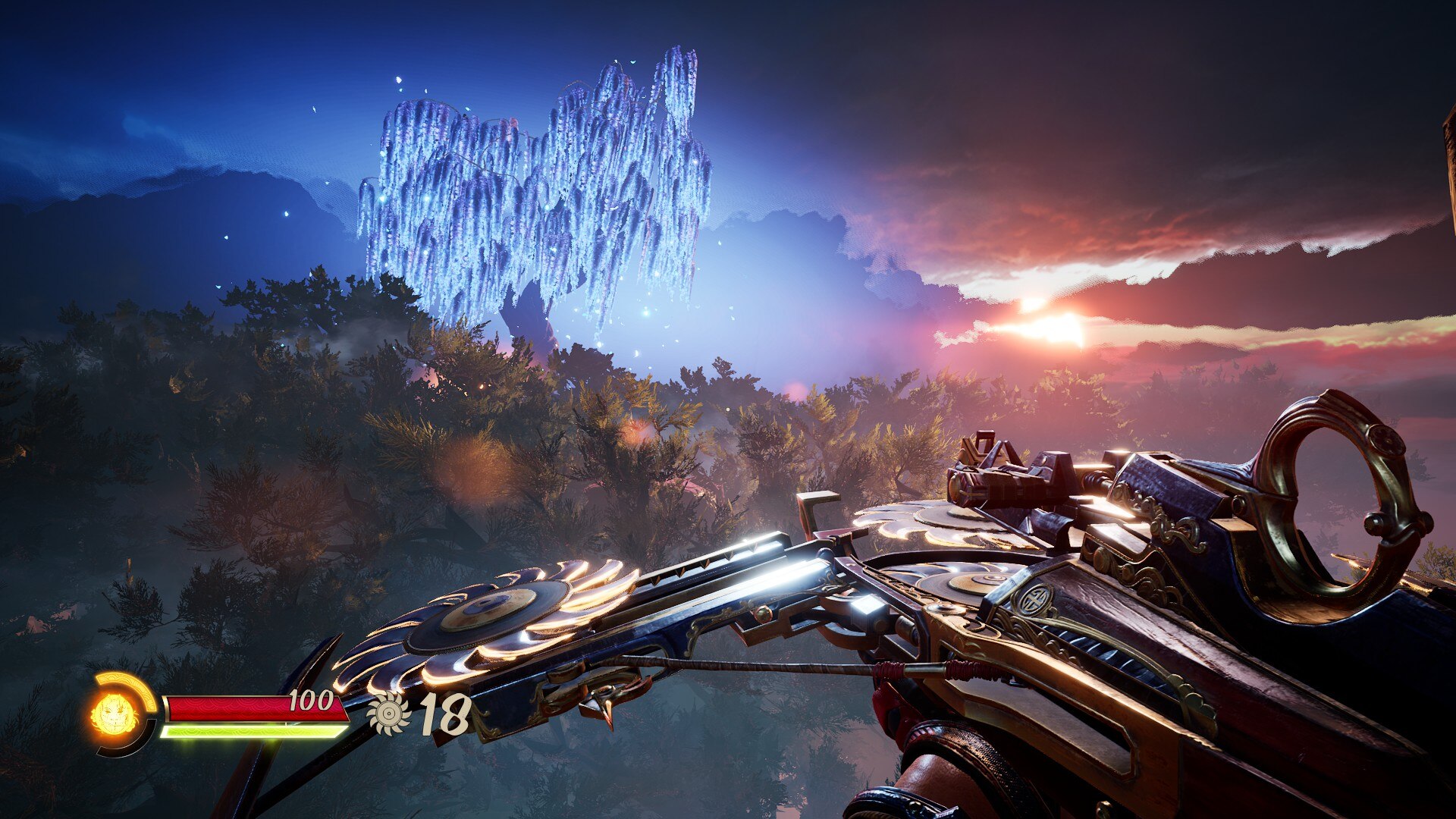Select the sawblade ammo icon
Screen dimensions: 1456x819
(x=389, y=714)
